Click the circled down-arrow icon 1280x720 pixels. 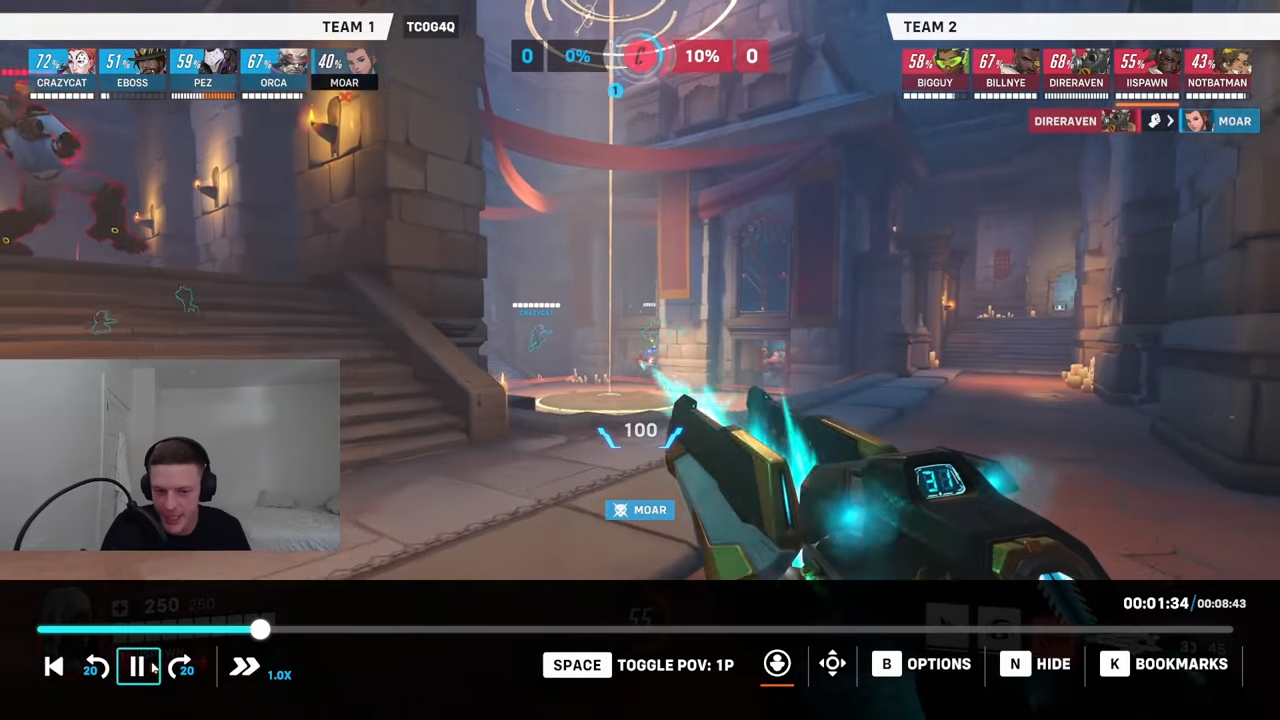[777, 664]
